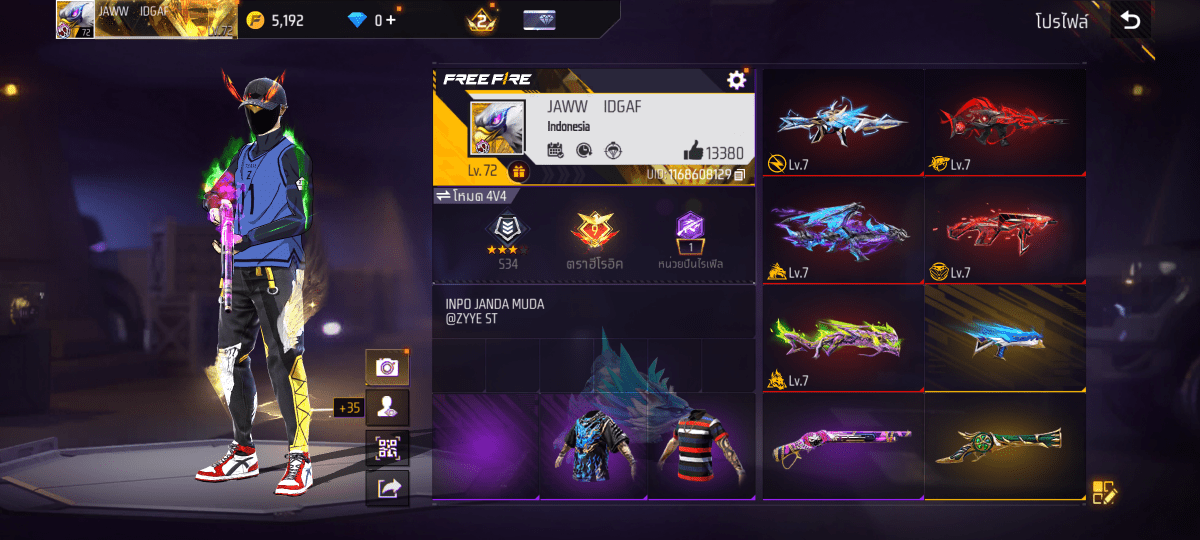
Task: Give a like with the thumbs-up
Action: click(693, 152)
